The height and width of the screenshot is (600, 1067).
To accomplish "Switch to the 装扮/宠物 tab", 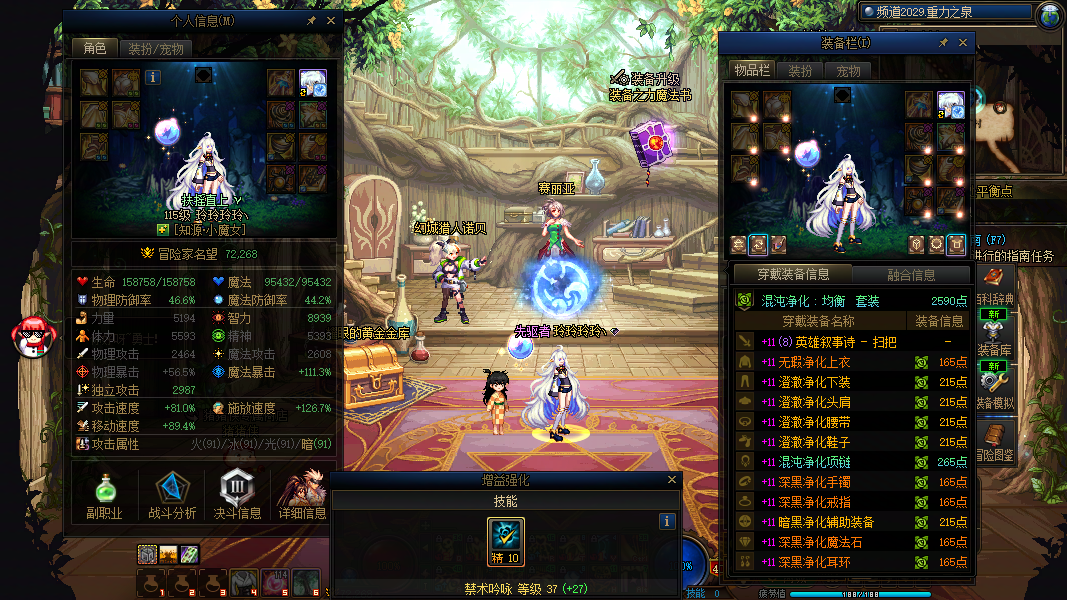I will click(x=156, y=48).
